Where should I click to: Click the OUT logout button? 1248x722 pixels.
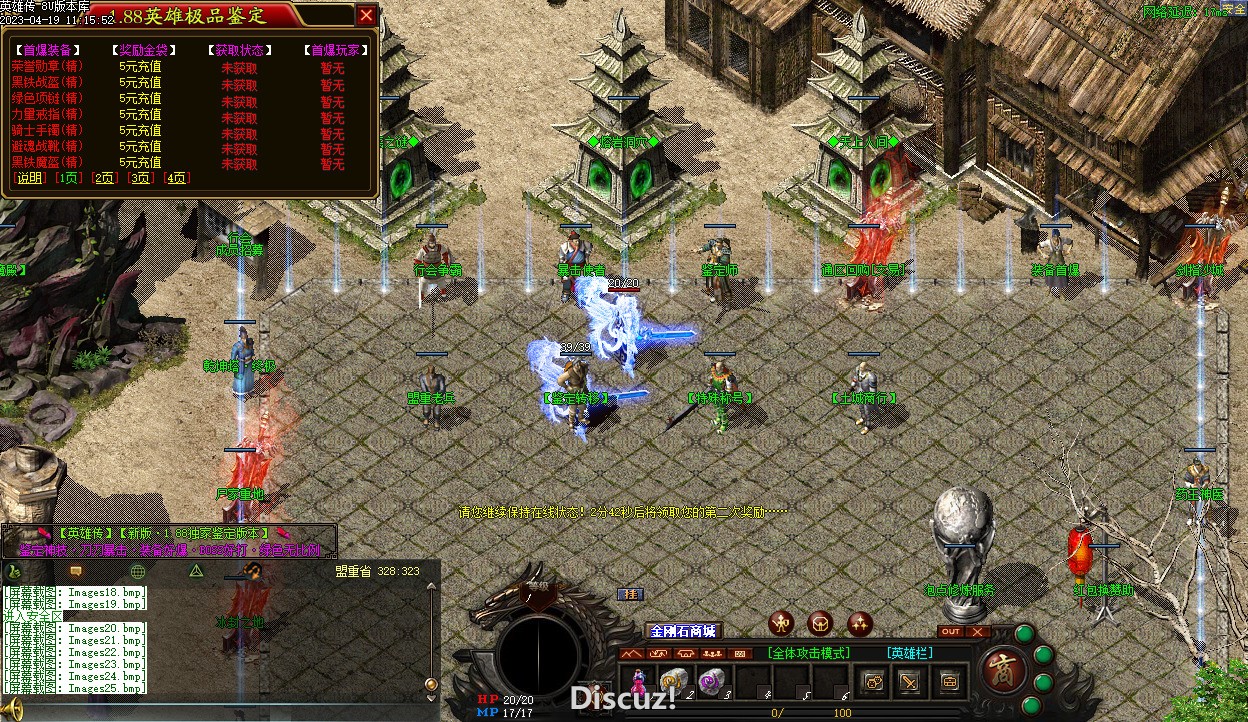[951, 632]
